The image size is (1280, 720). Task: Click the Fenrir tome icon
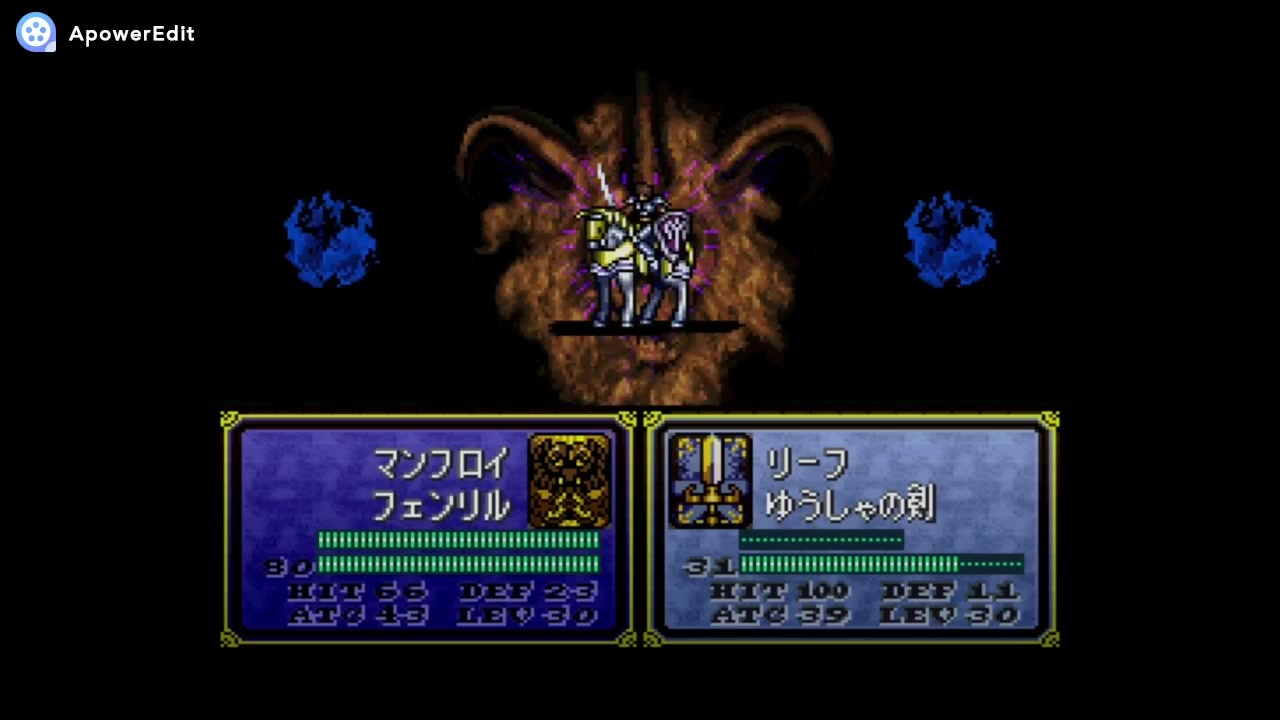click(570, 480)
